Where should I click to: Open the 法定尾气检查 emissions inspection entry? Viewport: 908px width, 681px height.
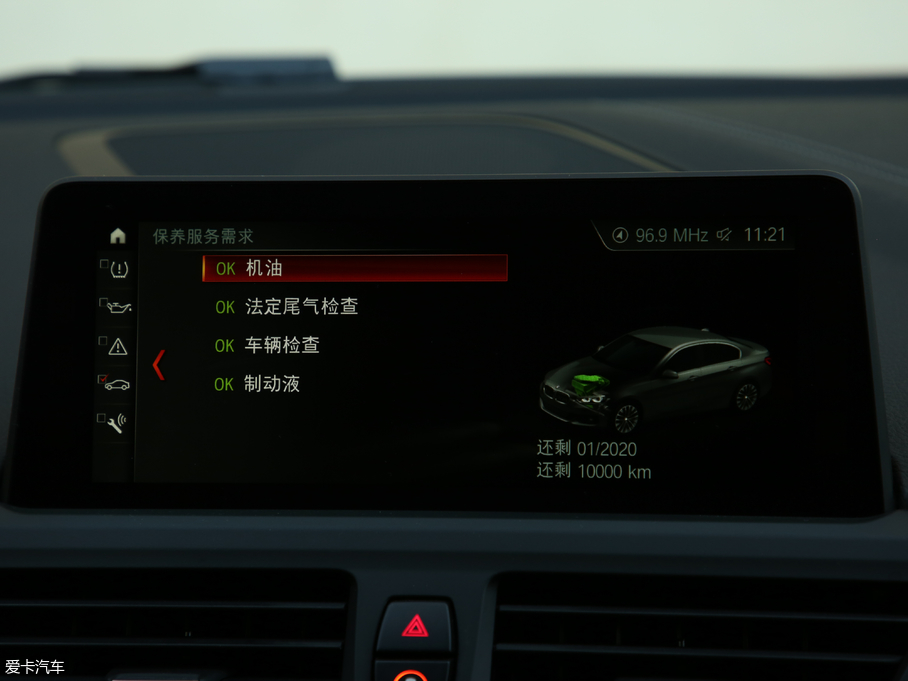300,307
